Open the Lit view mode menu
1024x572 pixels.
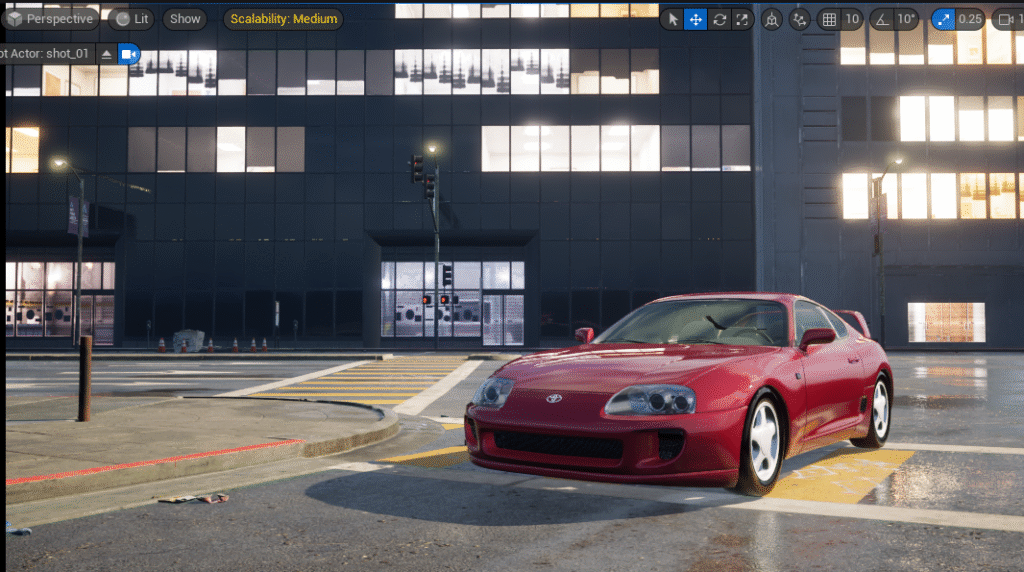131,19
